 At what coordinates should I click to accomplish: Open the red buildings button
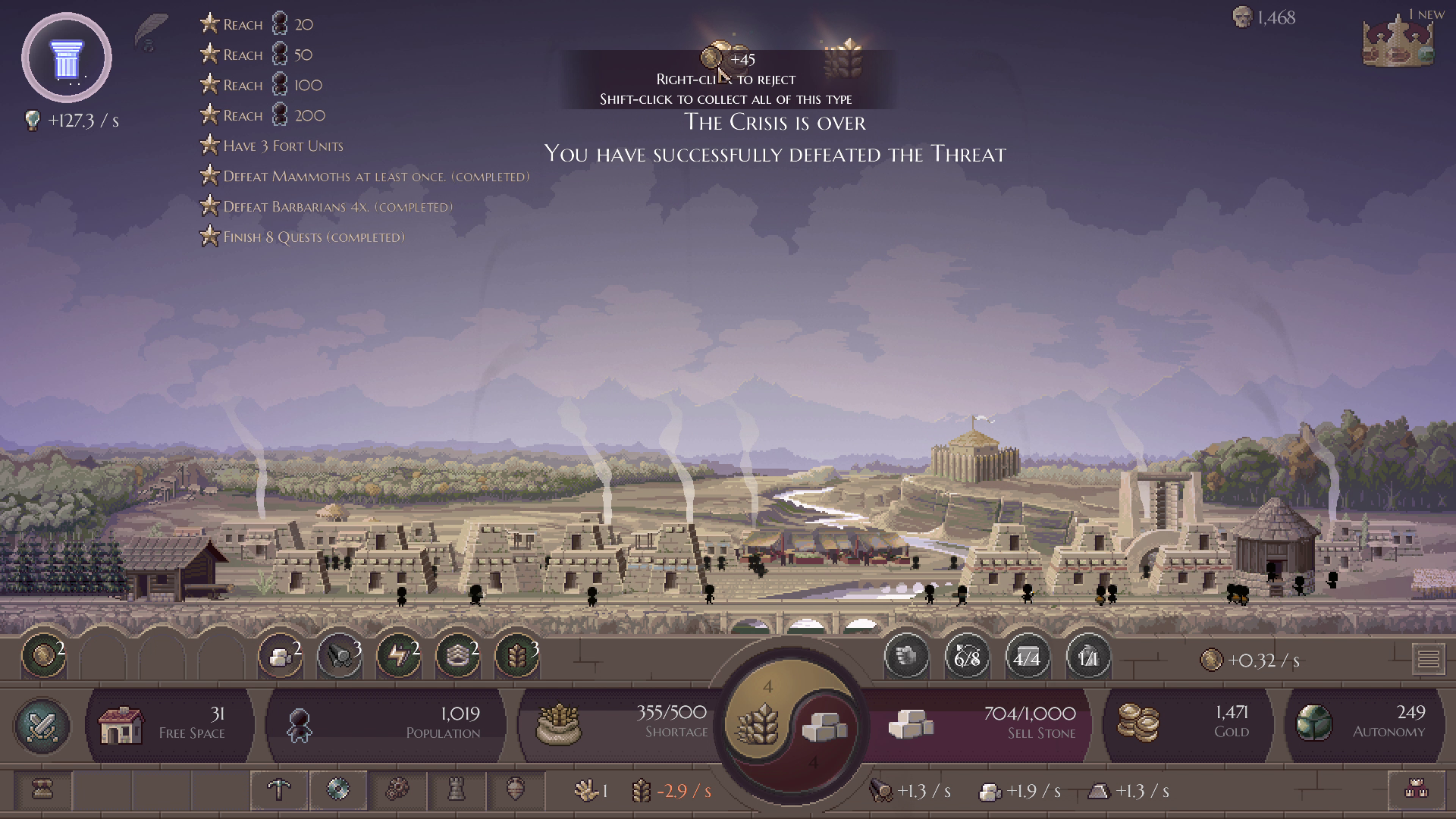pyautogui.click(x=1416, y=790)
